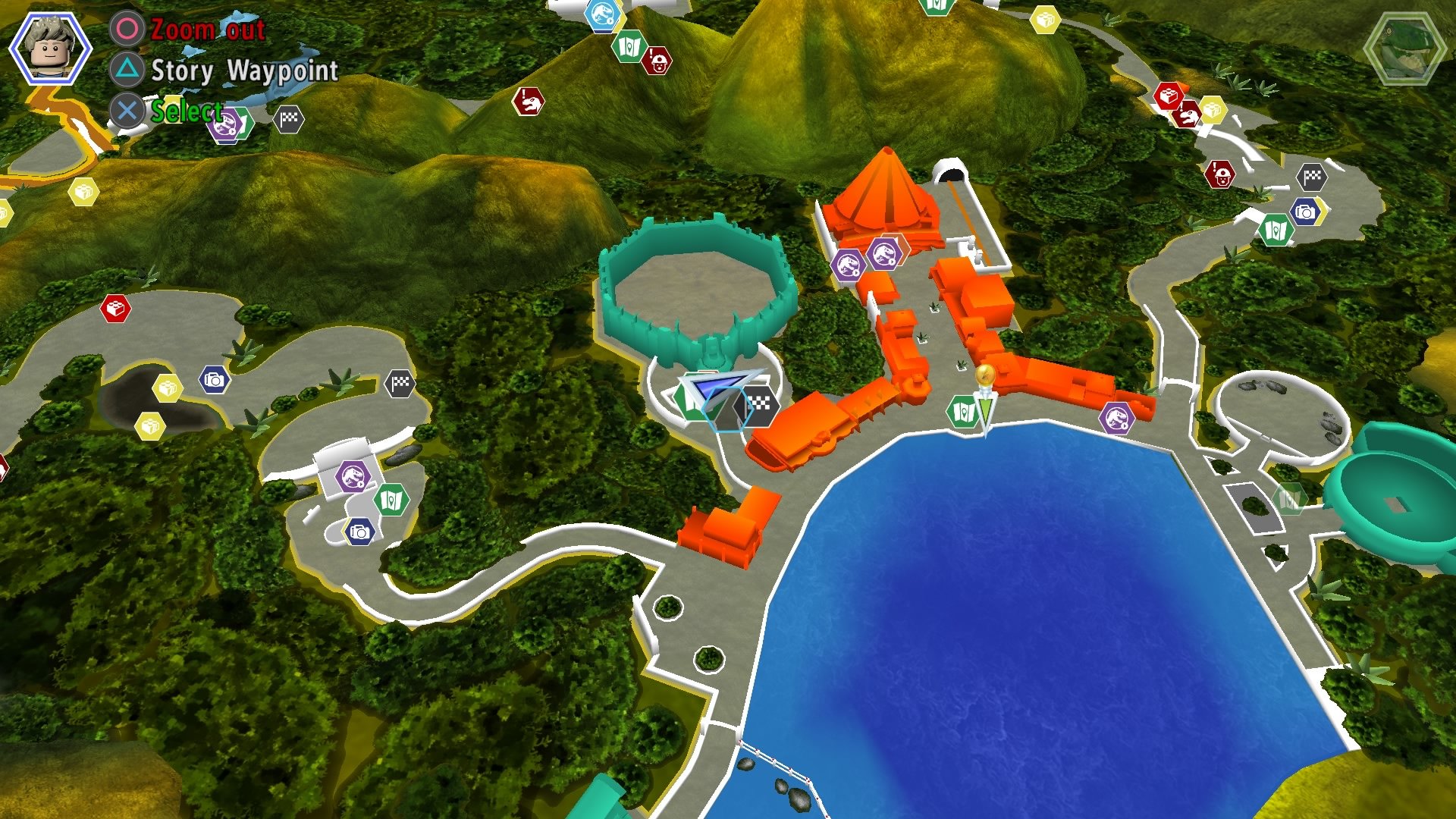Select the checkered flag marker beside the blue cursor arrow
The height and width of the screenshot is (819, 1456).
click(x=759, y=403)
